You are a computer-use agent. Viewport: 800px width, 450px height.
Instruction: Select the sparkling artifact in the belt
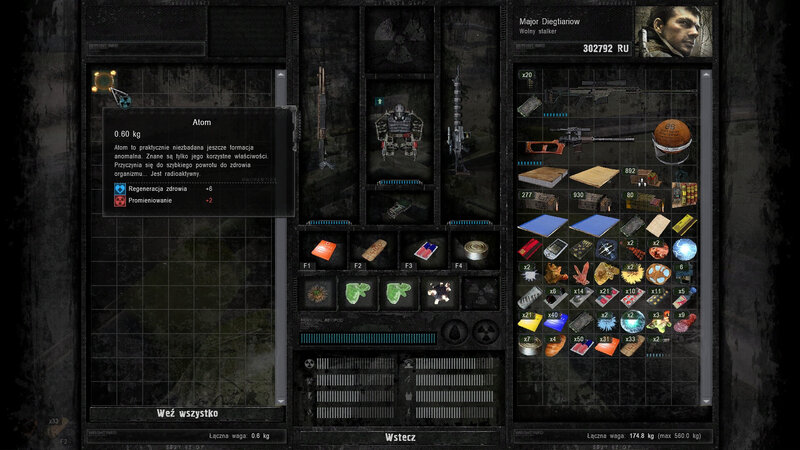[438, 292]
